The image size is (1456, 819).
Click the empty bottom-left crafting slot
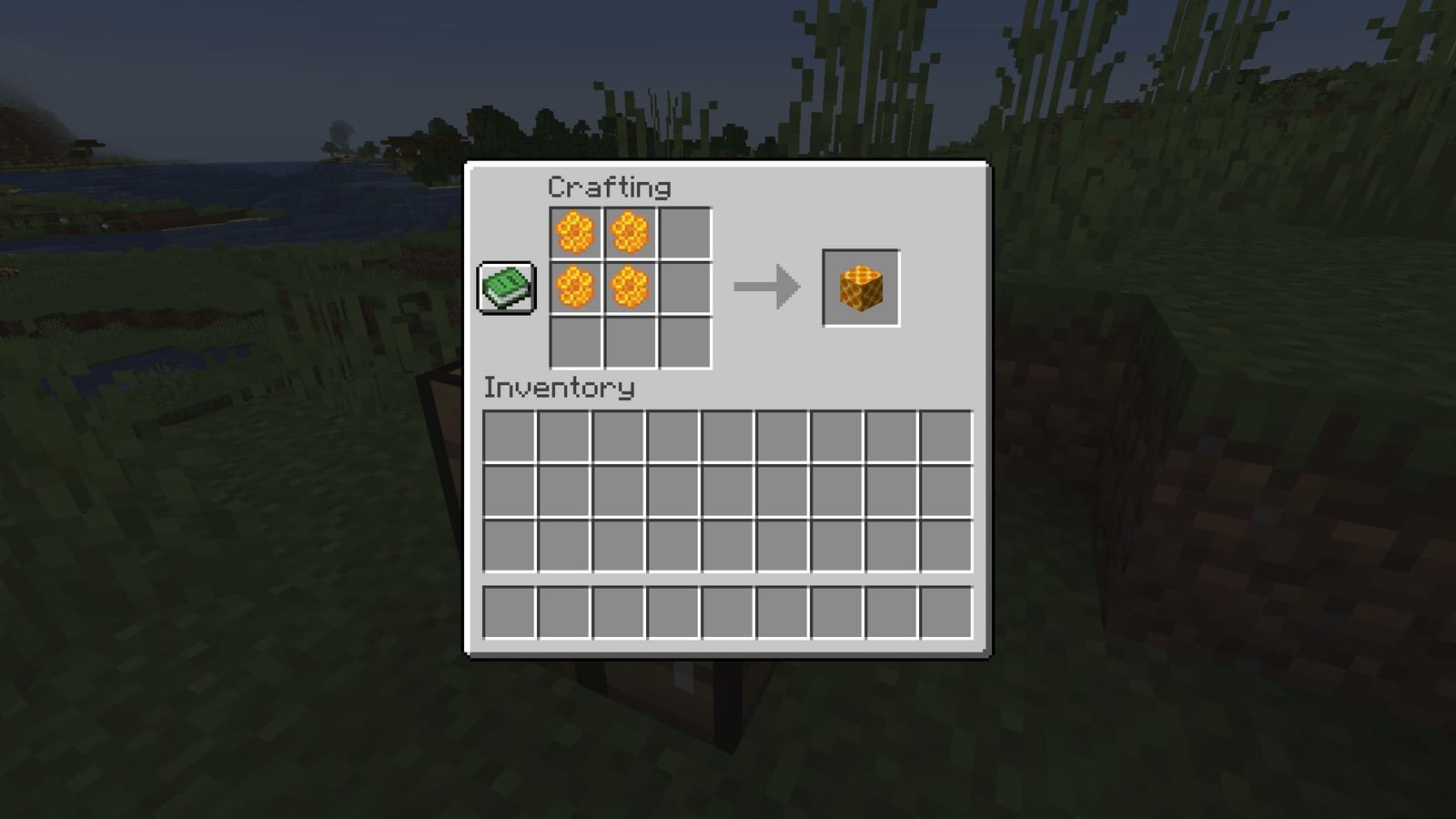(575, 344)
